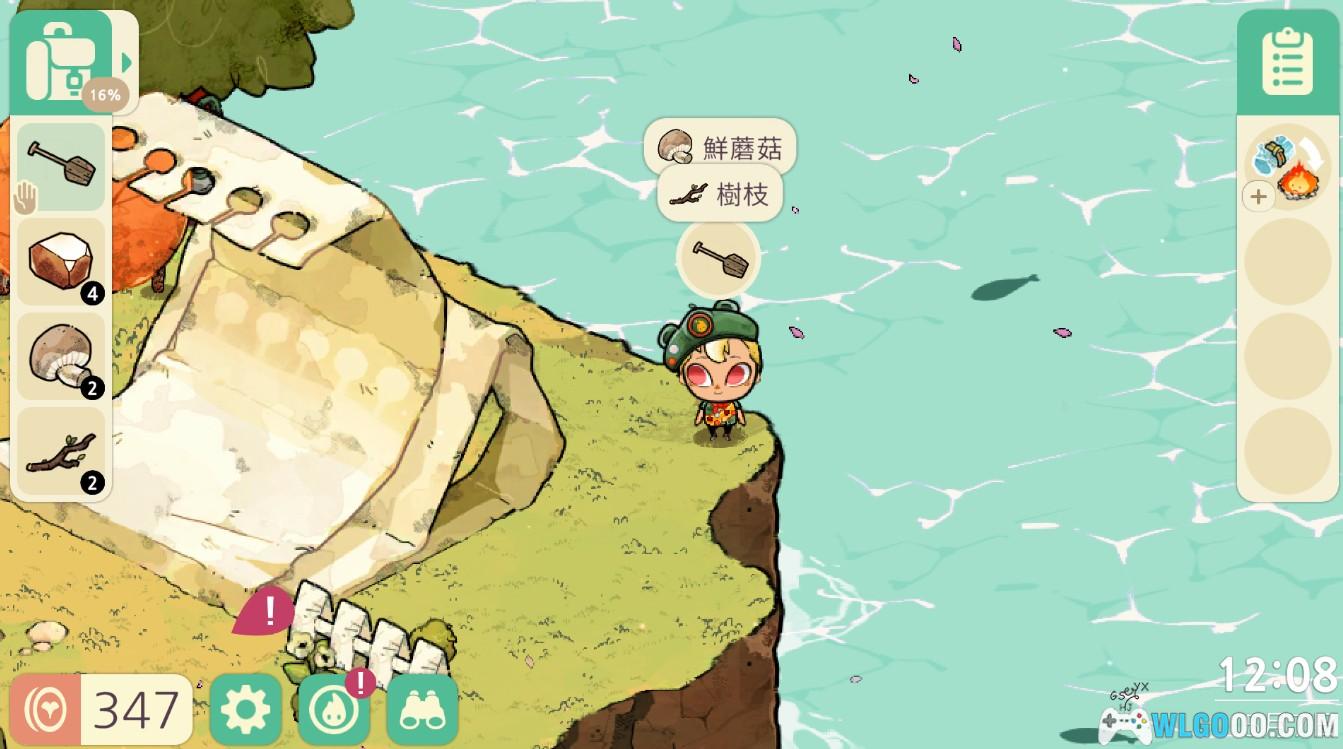Select the mushroom stack in the inventory
The width and height of the screenshot is (1343, 749).
coord(62,355)
